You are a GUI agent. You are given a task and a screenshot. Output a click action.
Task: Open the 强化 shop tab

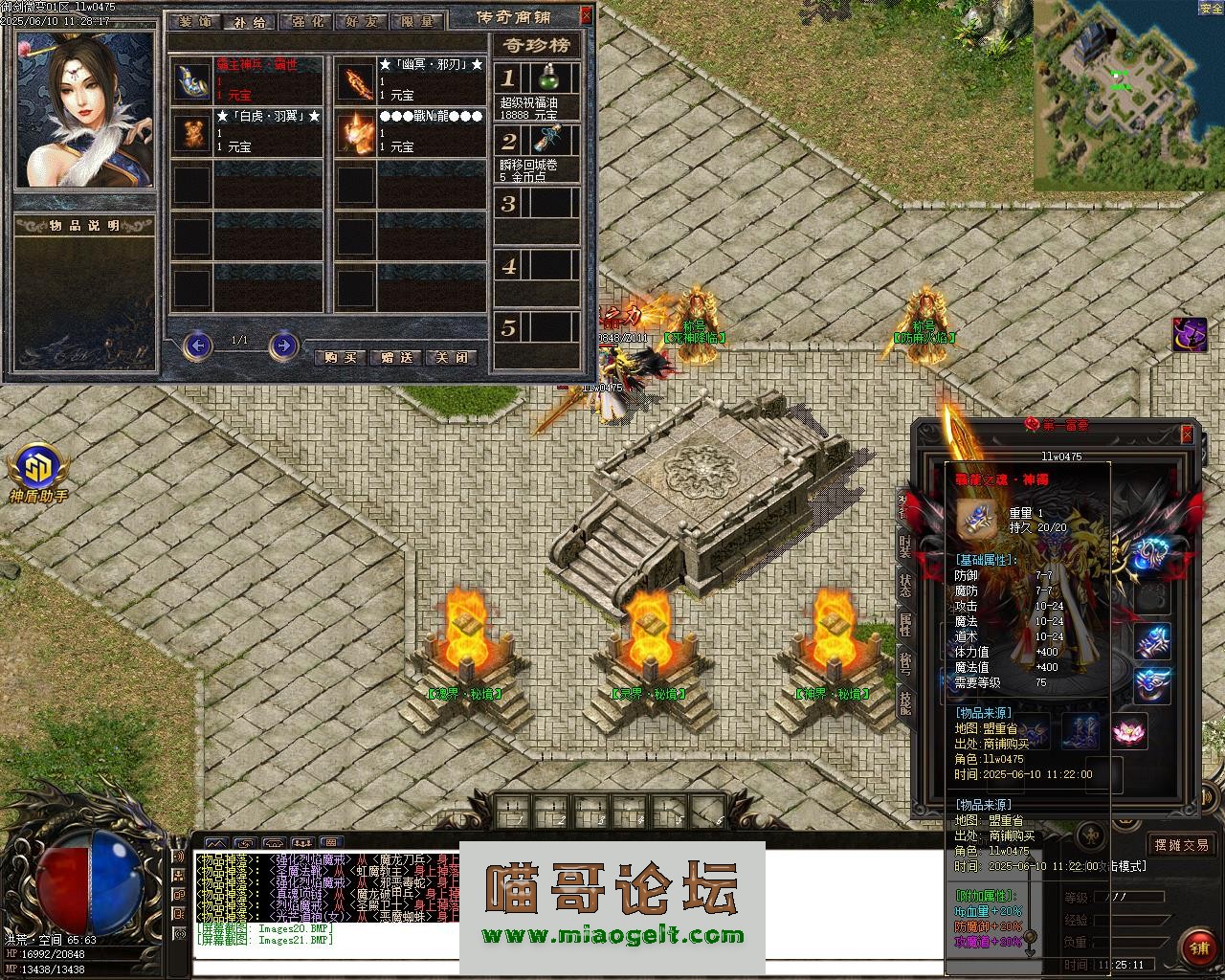tap(306, 20)
